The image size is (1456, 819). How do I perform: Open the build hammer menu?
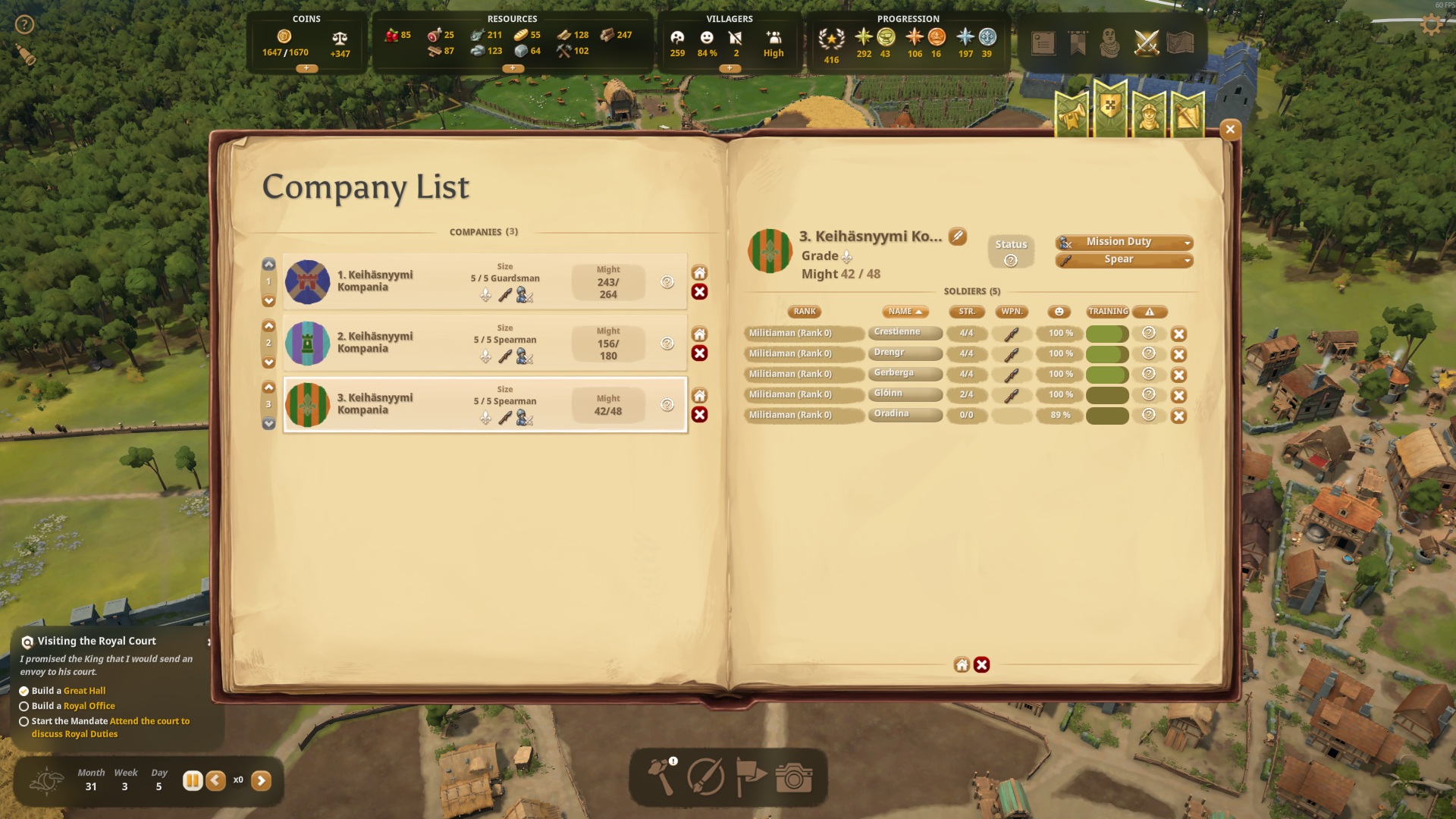(x=661, y=777)
